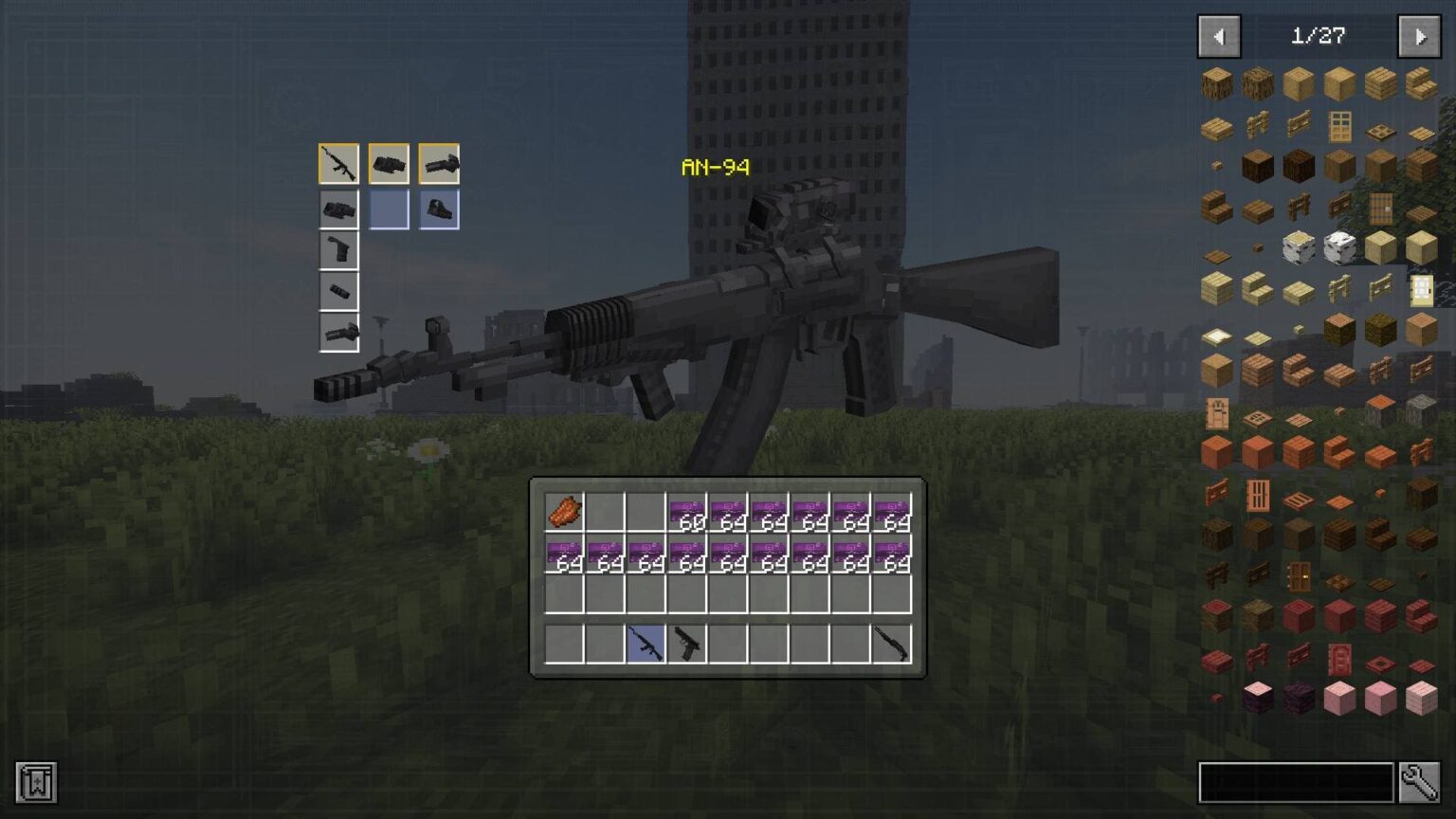Click the angled foregrip attachment icon
Image resolution: width=1456 pixels, height=819 pixels.
[x=438, y=163]
